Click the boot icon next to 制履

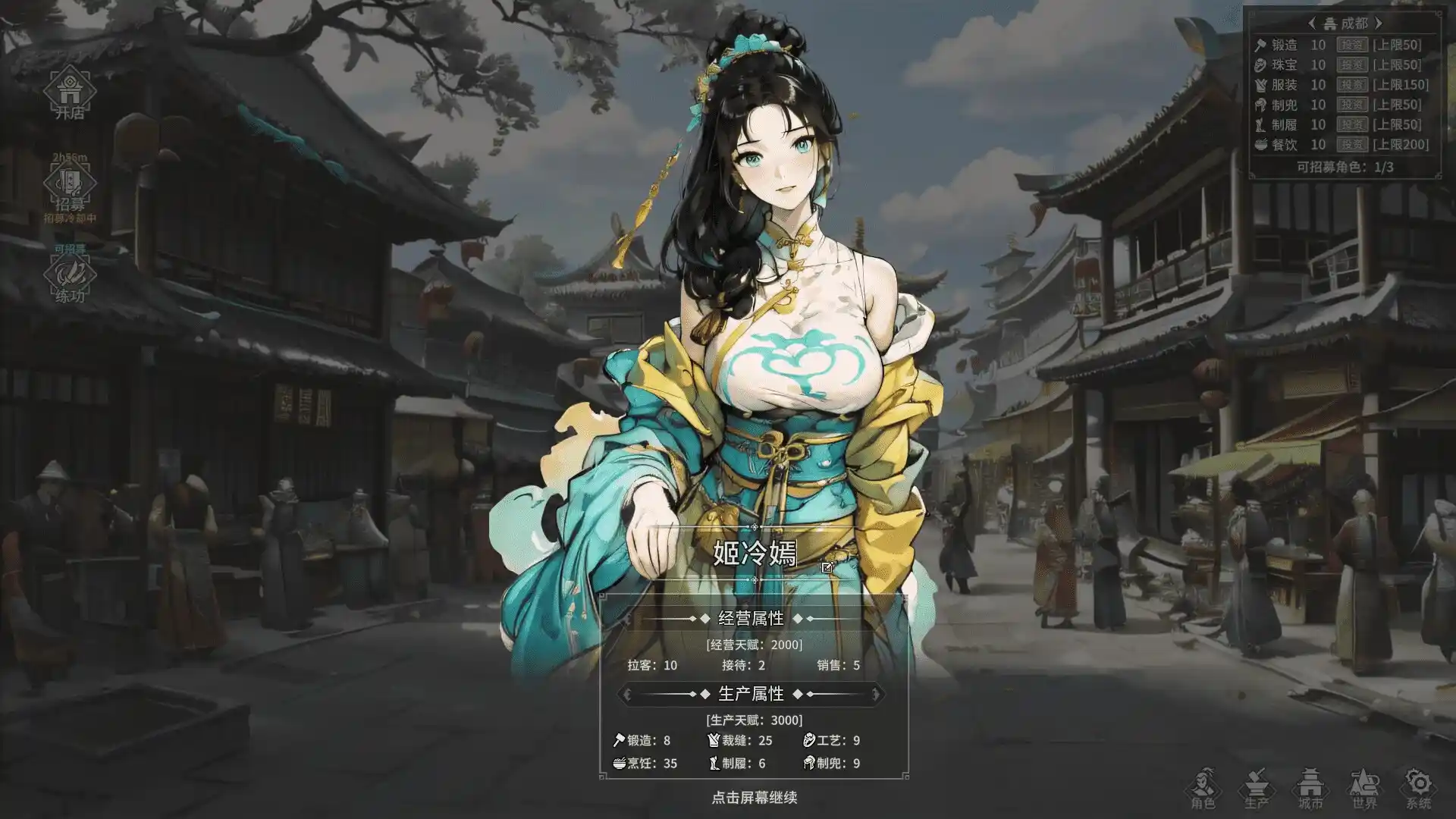coord(1261,126)
